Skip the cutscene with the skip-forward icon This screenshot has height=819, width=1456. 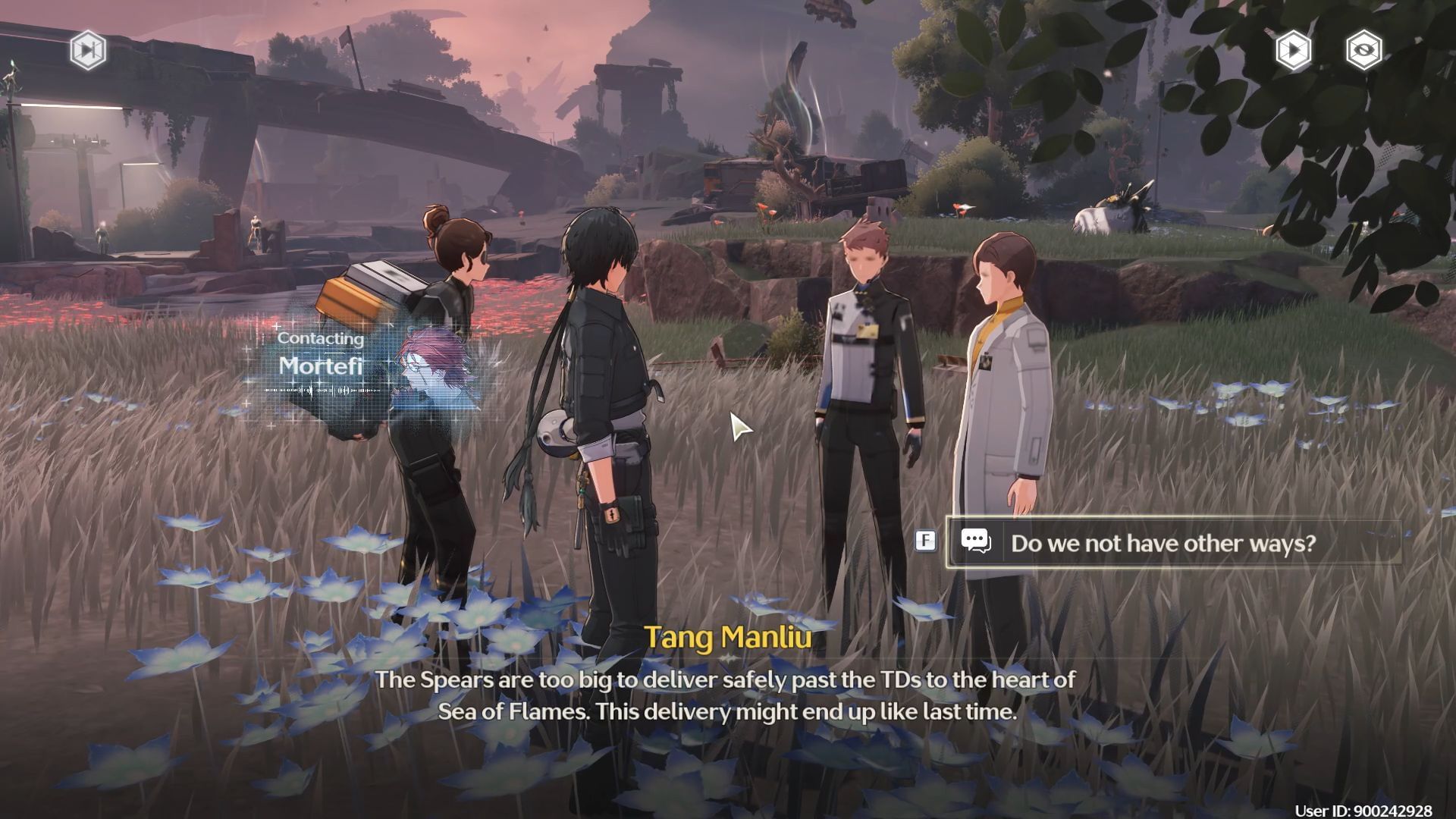coord(88,50)
